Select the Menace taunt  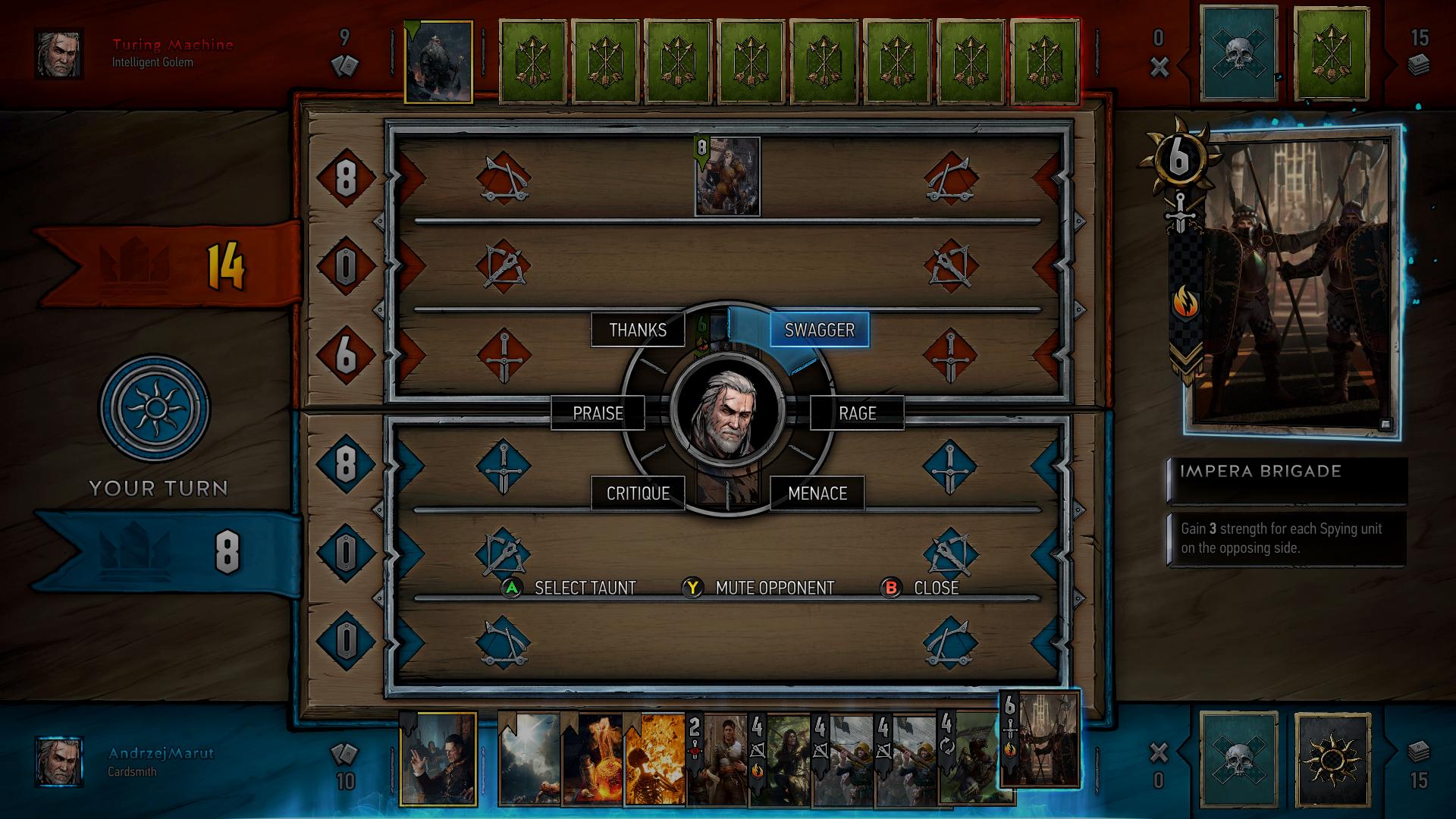[x=817, y=494]
